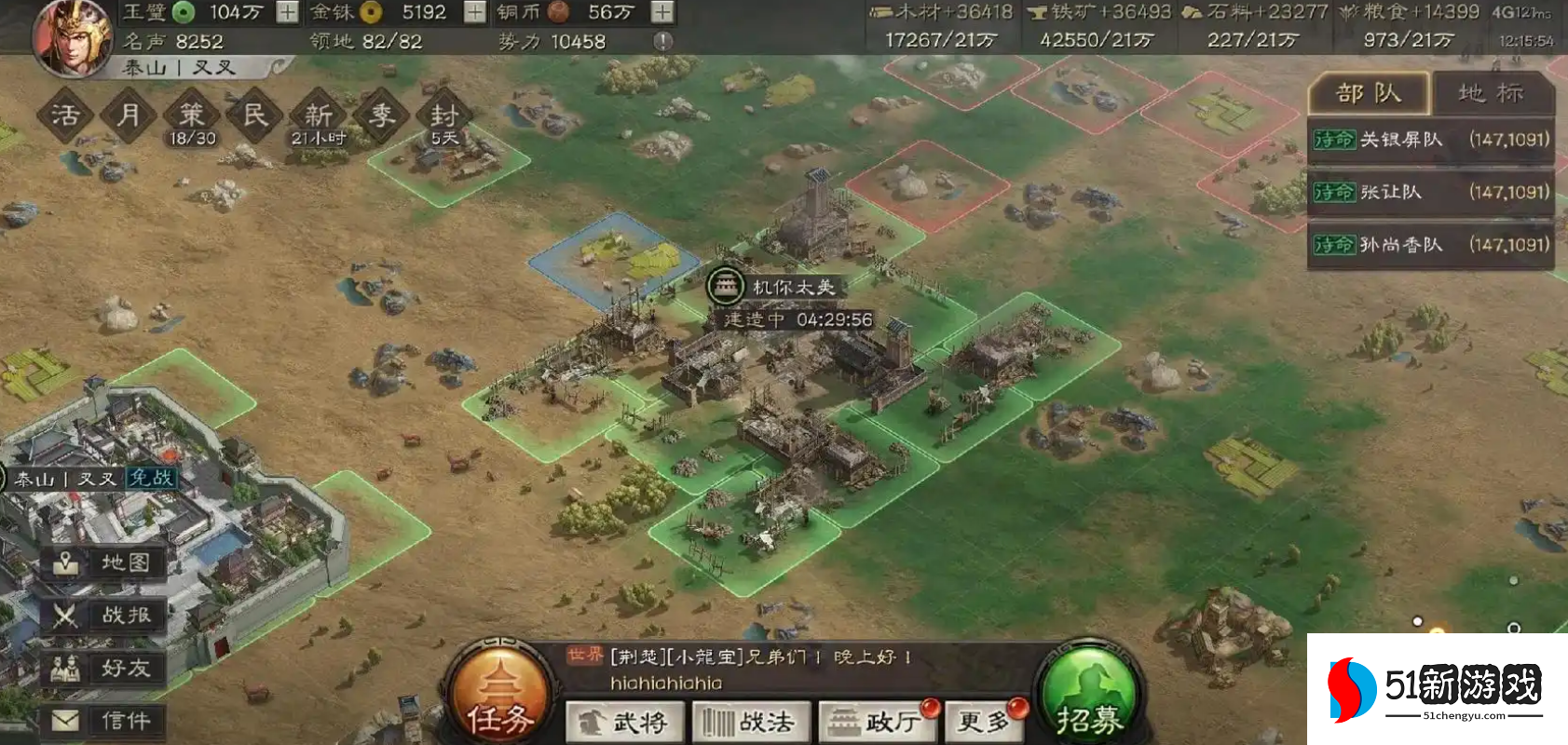Open the 武将 generals panel
The image size is (1568, 745).
[x=626, y=722]
